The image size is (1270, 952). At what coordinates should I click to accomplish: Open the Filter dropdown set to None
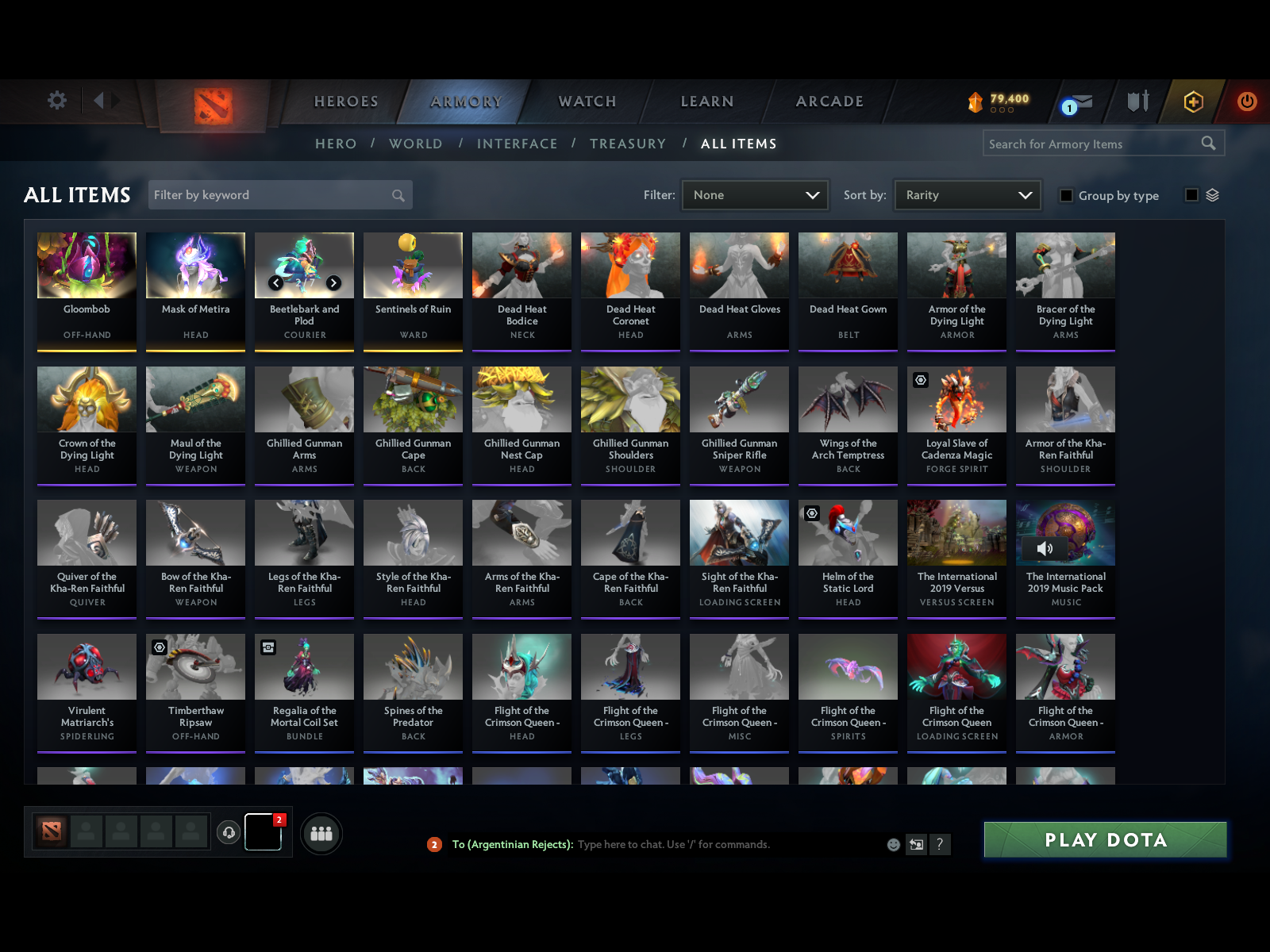(x=754, y=194)
